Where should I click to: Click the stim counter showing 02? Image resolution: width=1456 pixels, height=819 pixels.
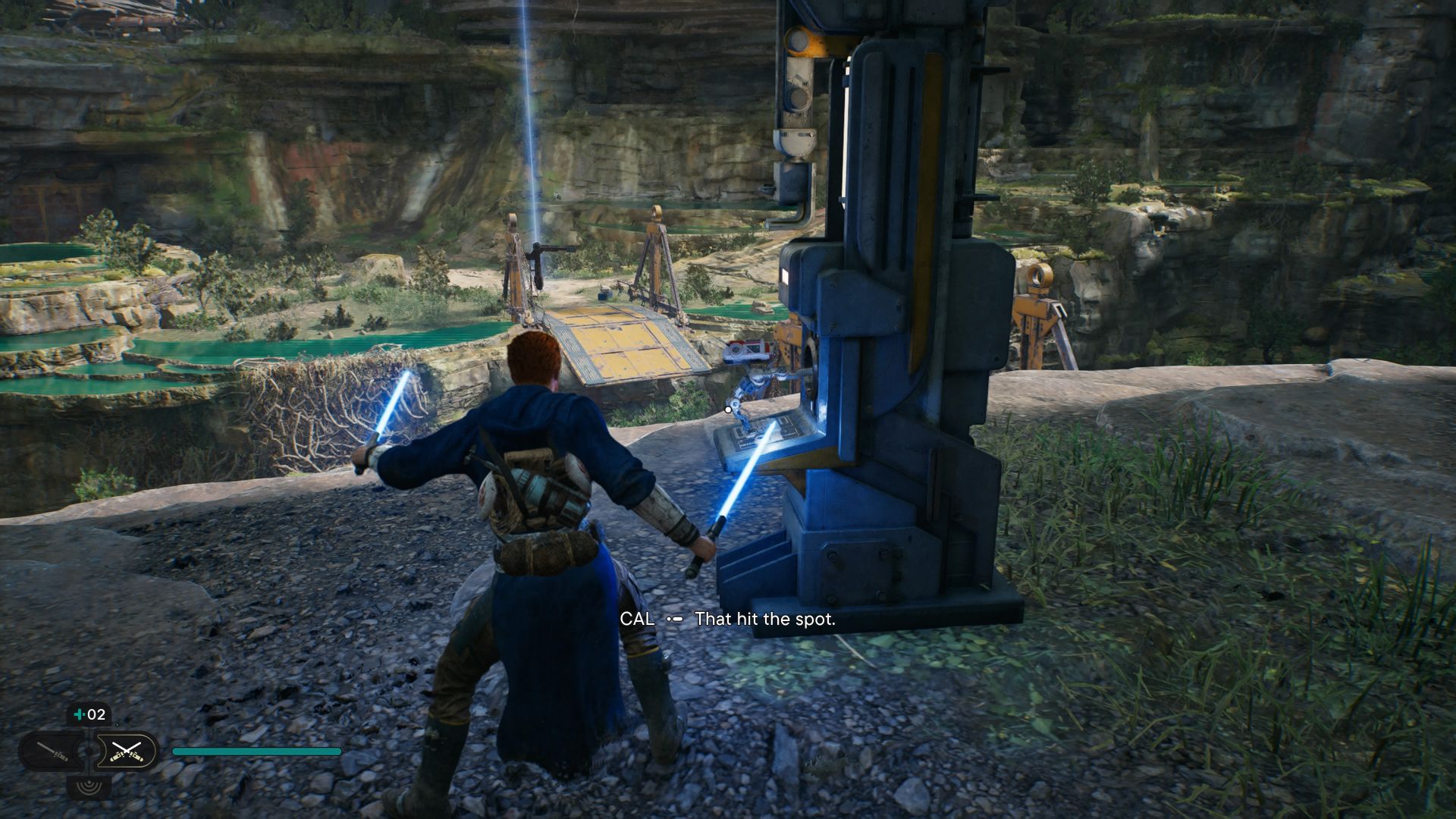click(x=96, y=715)
